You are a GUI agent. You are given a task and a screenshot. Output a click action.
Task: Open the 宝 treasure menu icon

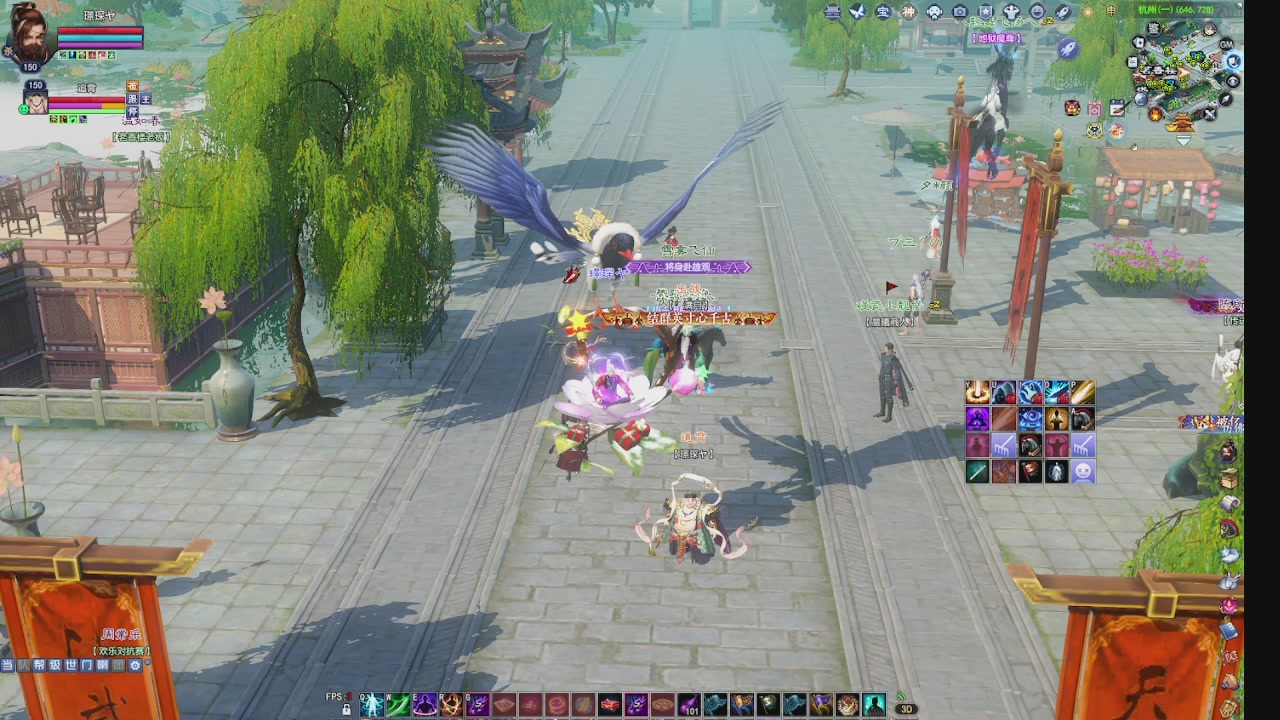pyautogui.click(x=883, y=11)
